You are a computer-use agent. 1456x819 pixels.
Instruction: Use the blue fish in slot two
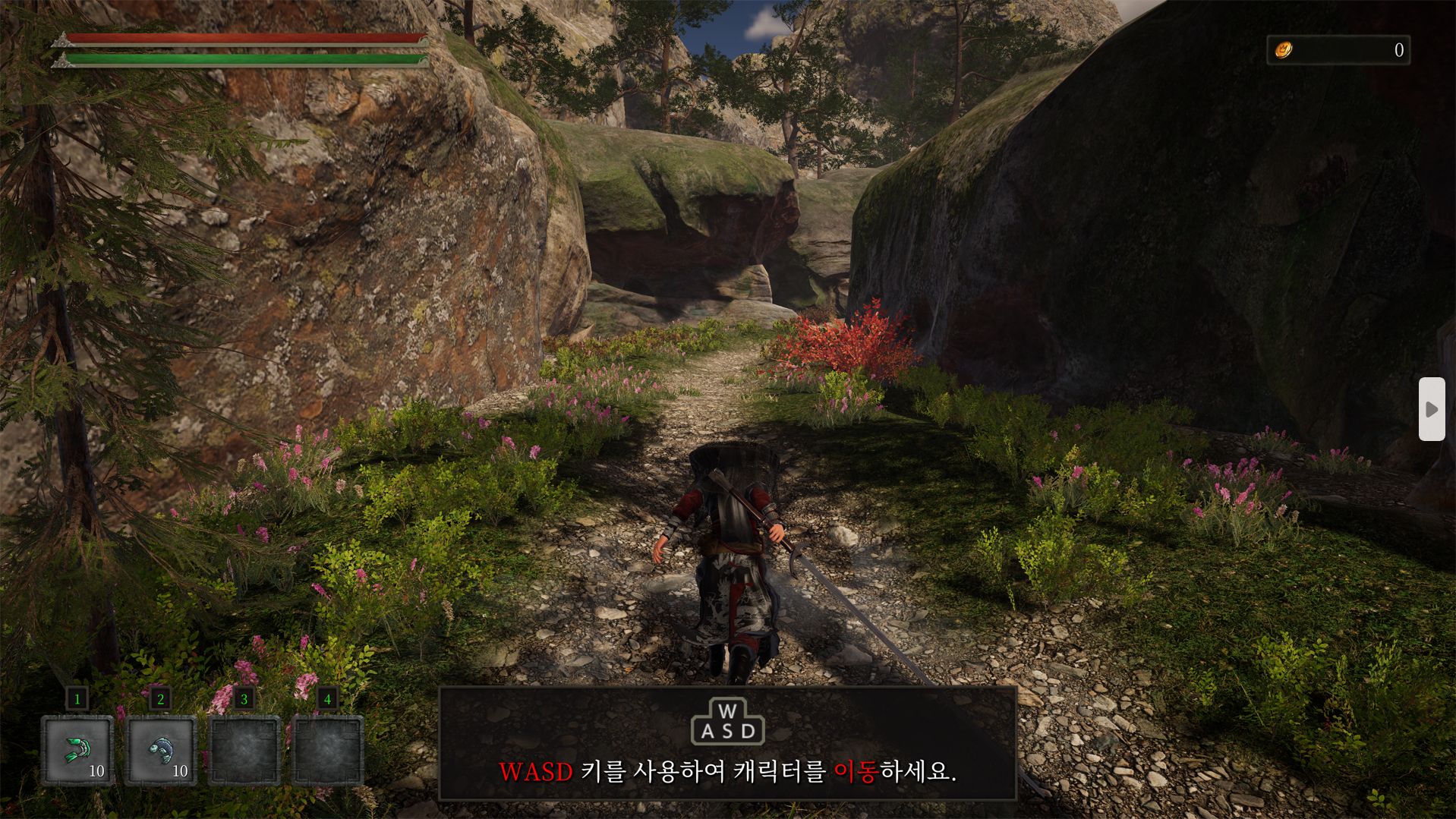coord(161,750)
